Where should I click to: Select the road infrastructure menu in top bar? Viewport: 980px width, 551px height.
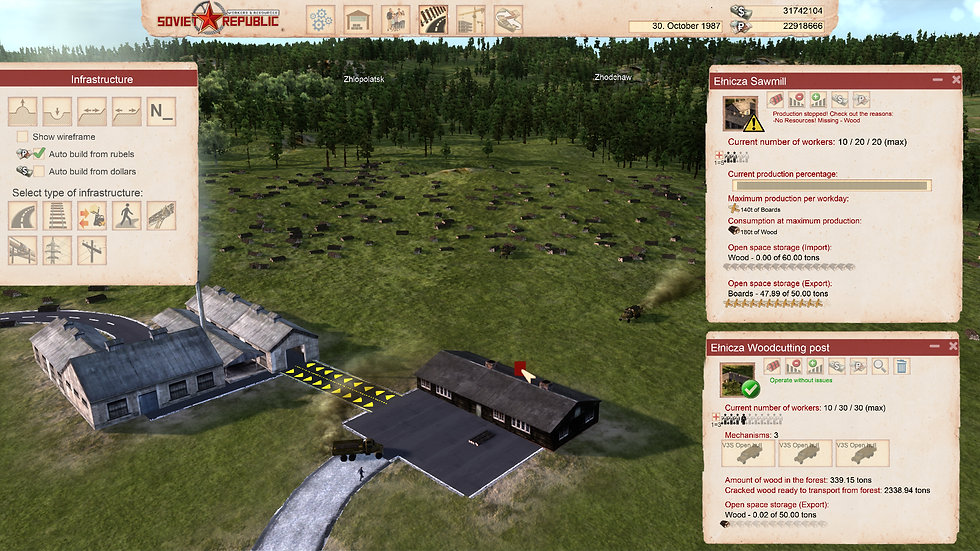[432, 18]
